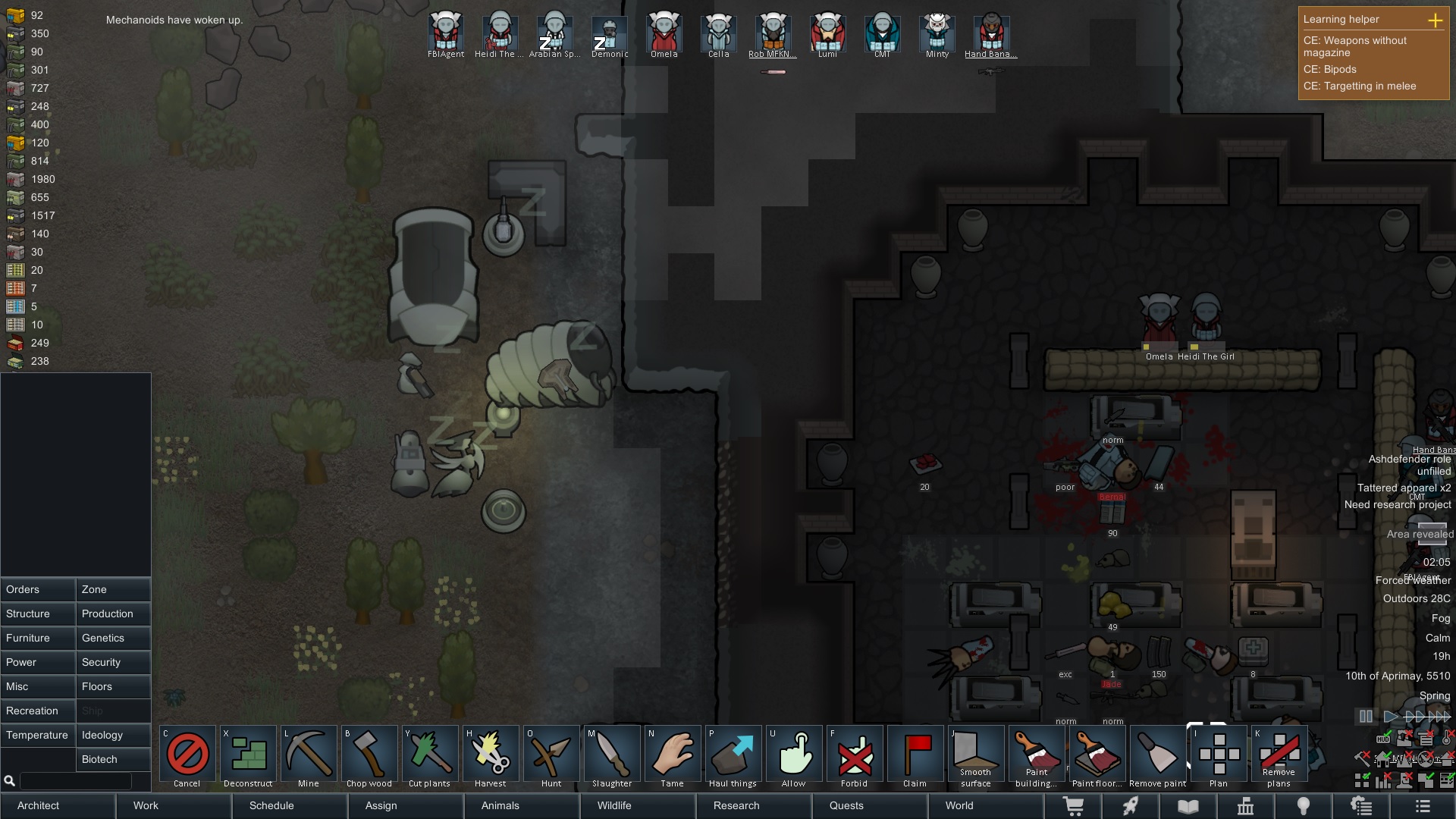Select the Harvest tool
The image size is (1456, 819).
point(490,754)
